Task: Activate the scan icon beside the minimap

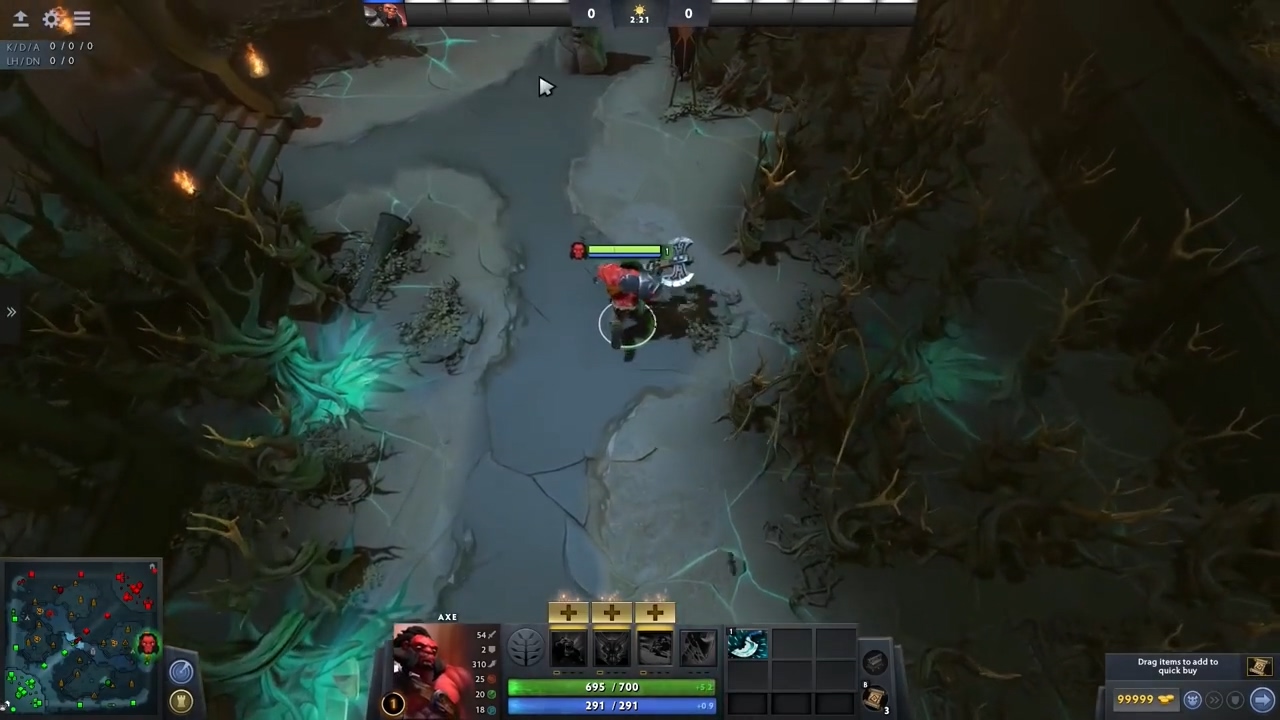Action: coord(182,671)
